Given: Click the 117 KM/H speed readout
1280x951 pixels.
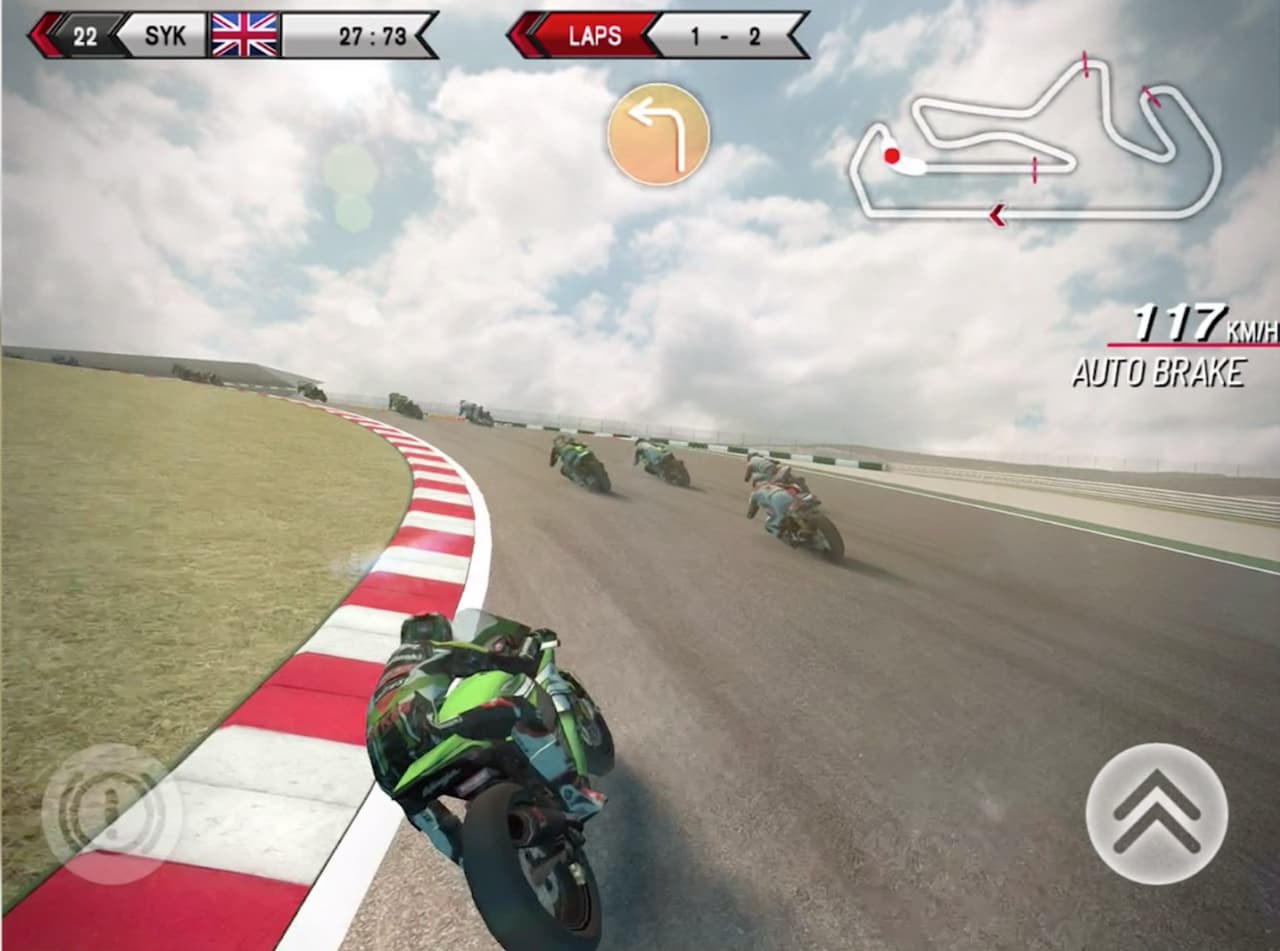Looking at the screenshot, I should [1180, 322].
